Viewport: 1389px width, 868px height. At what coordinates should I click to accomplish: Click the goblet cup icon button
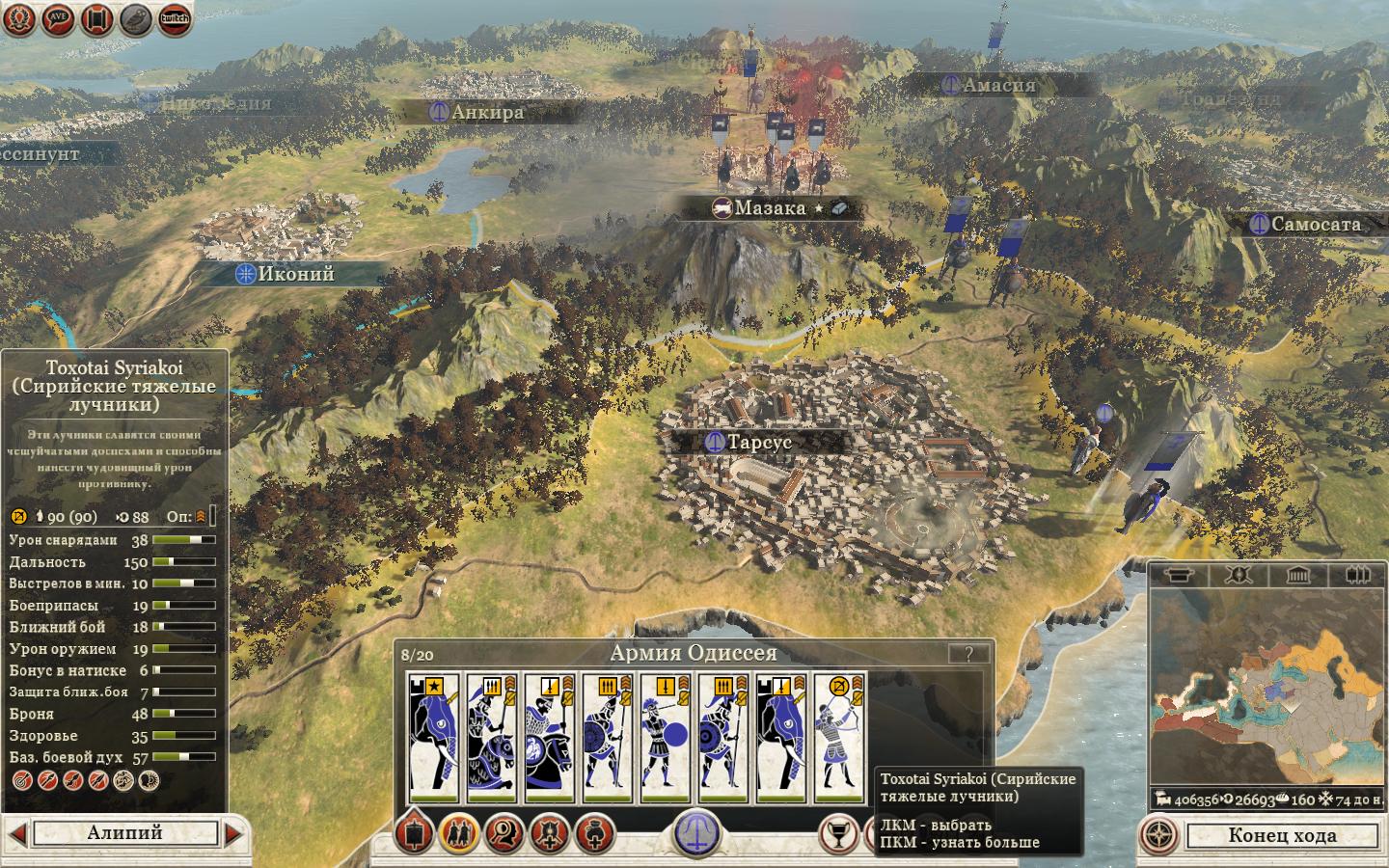(839, 834)
